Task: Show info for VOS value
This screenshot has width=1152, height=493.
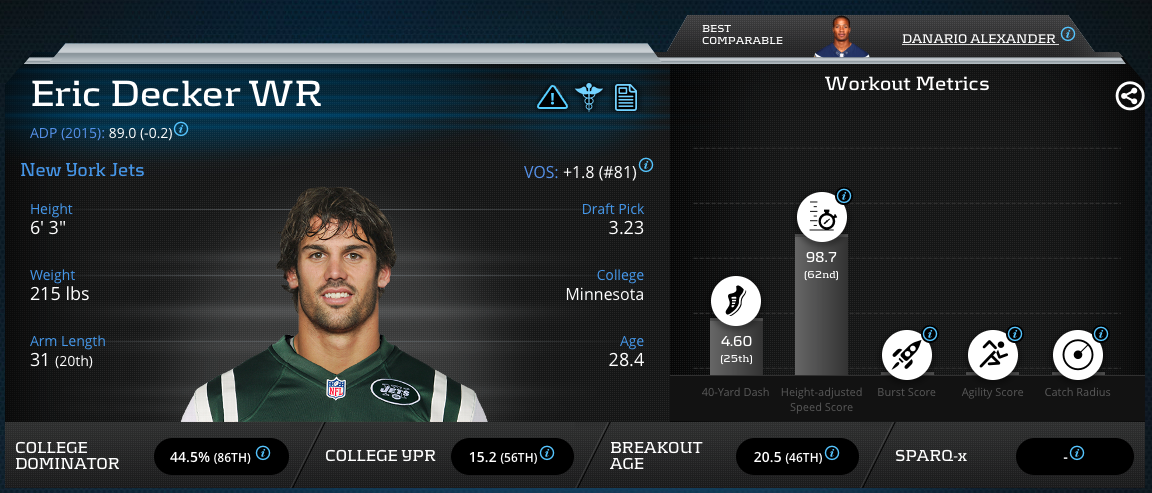Action: (646, 165)
